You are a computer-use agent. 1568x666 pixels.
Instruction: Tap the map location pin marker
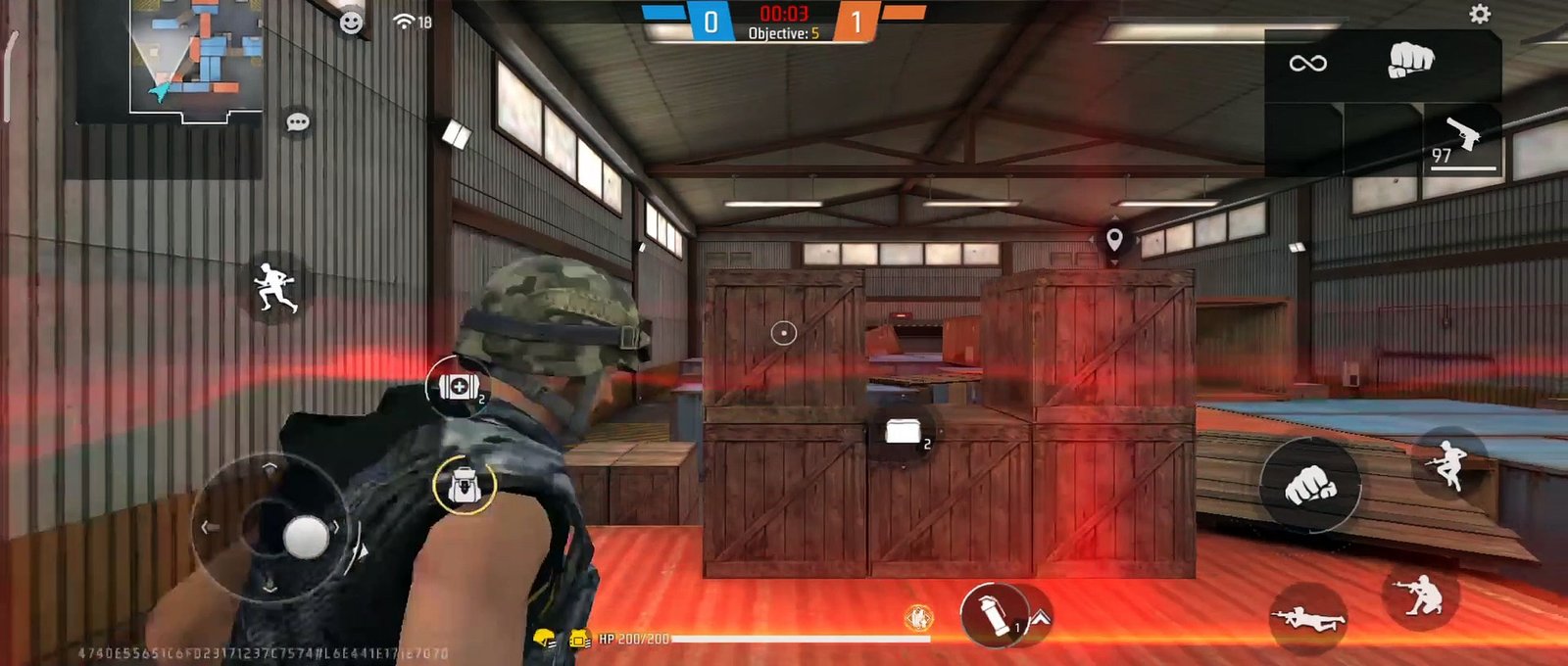[1114, 239]
